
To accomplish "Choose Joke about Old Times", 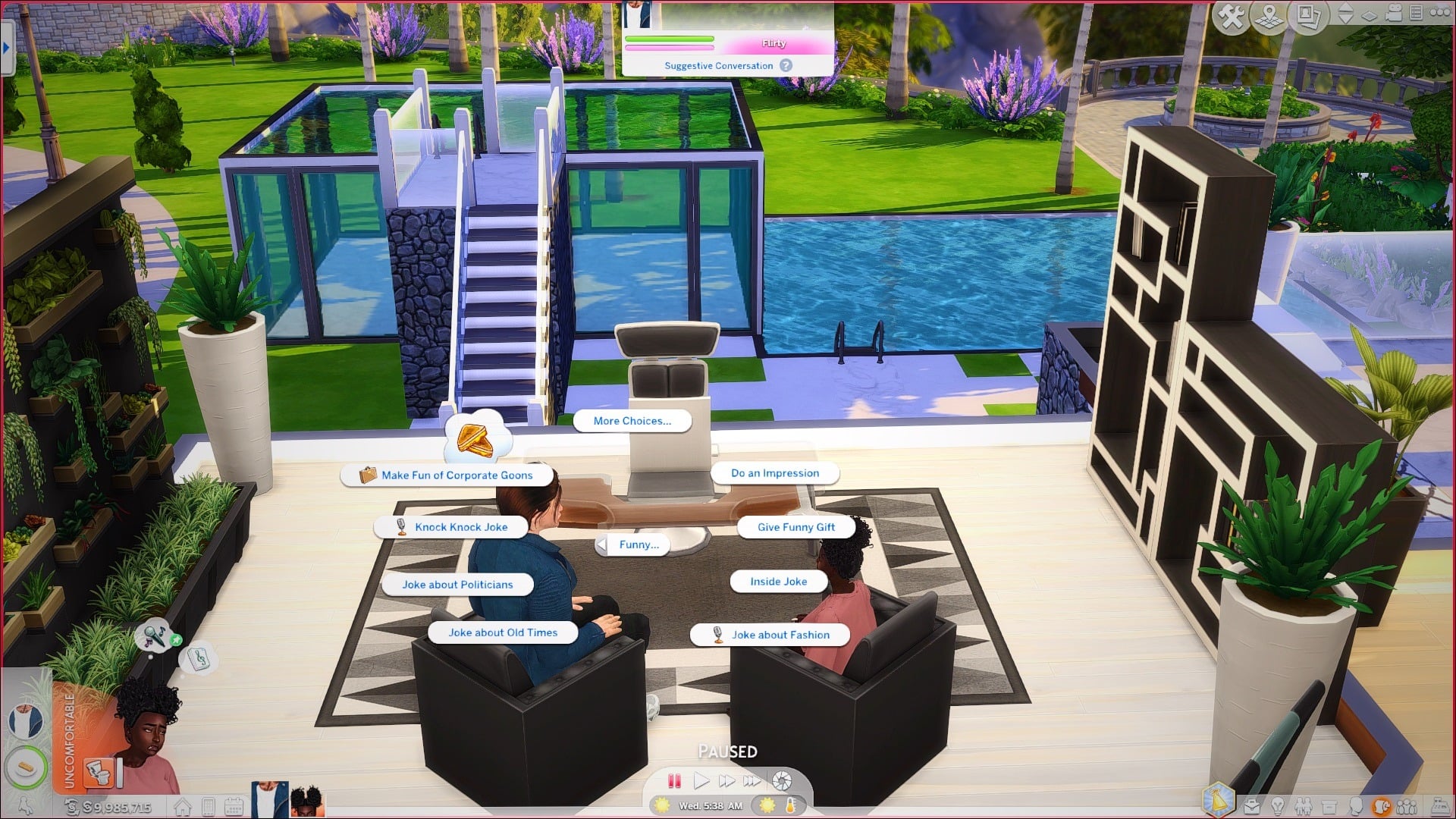I will 503,632.
